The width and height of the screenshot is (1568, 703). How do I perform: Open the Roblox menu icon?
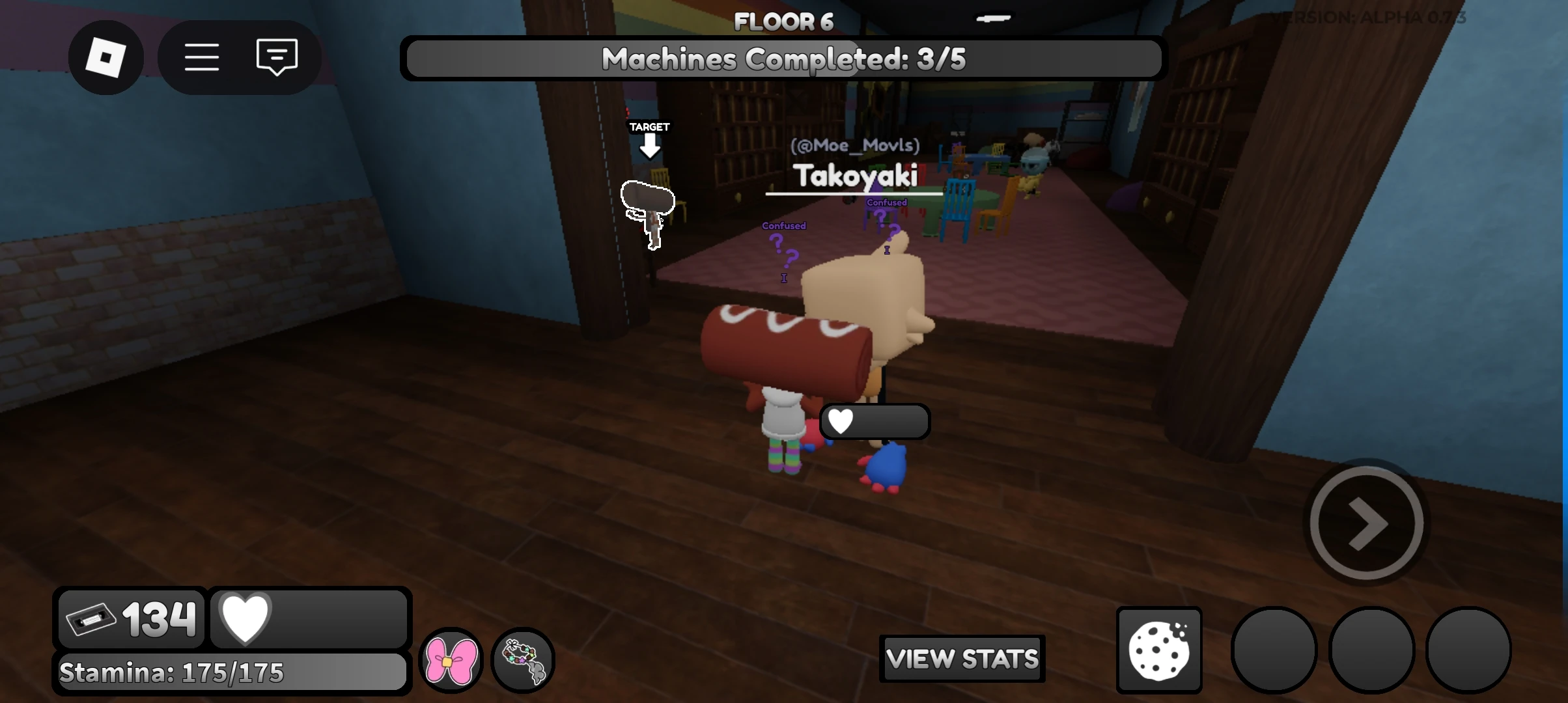(x=106, y=57)
